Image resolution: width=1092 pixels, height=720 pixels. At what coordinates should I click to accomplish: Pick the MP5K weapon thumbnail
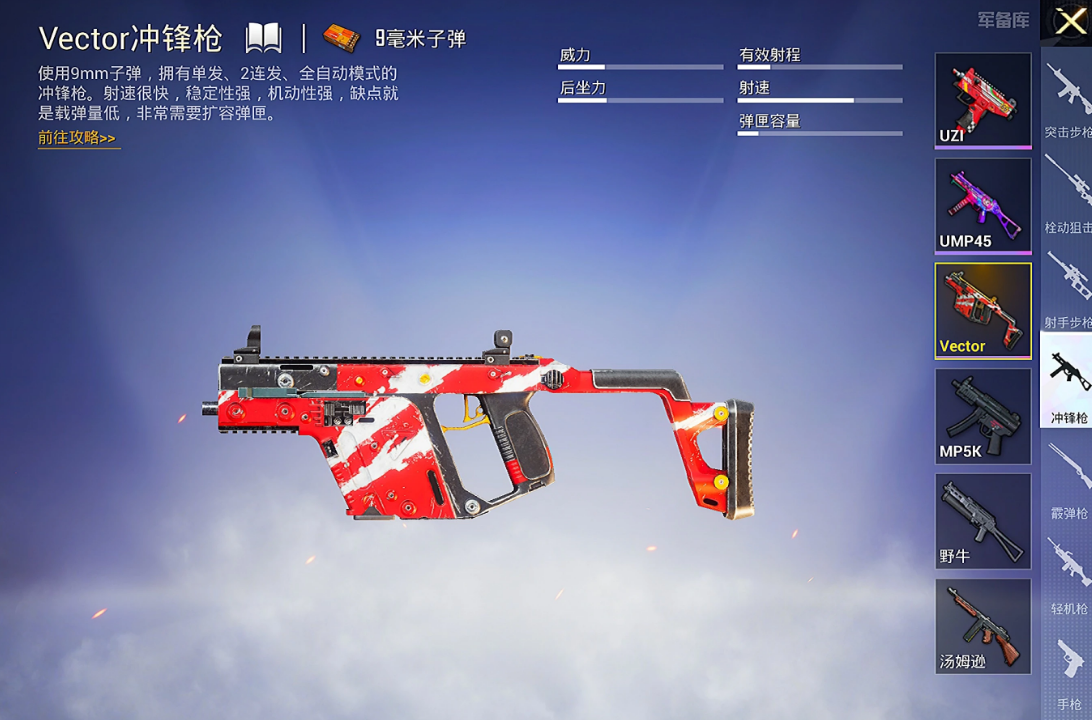pyautogui.click(x=982, y=416)
